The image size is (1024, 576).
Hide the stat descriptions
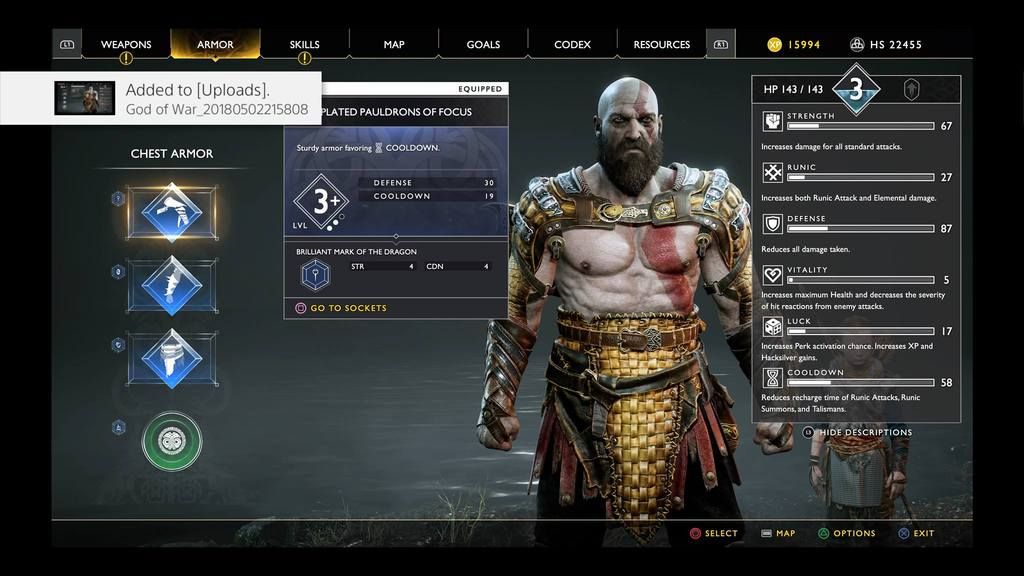[x=865, y=433]
